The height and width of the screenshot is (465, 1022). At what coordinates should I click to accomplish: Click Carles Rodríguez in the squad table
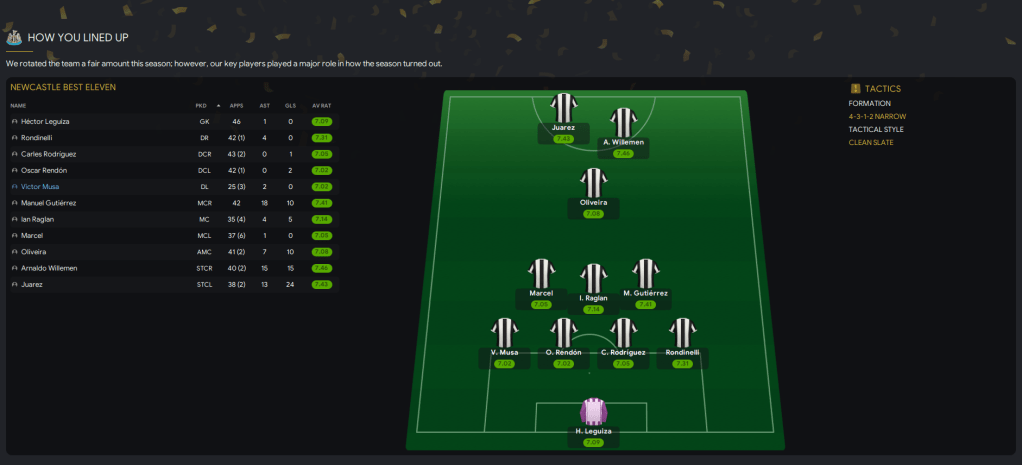pos(48,154)
